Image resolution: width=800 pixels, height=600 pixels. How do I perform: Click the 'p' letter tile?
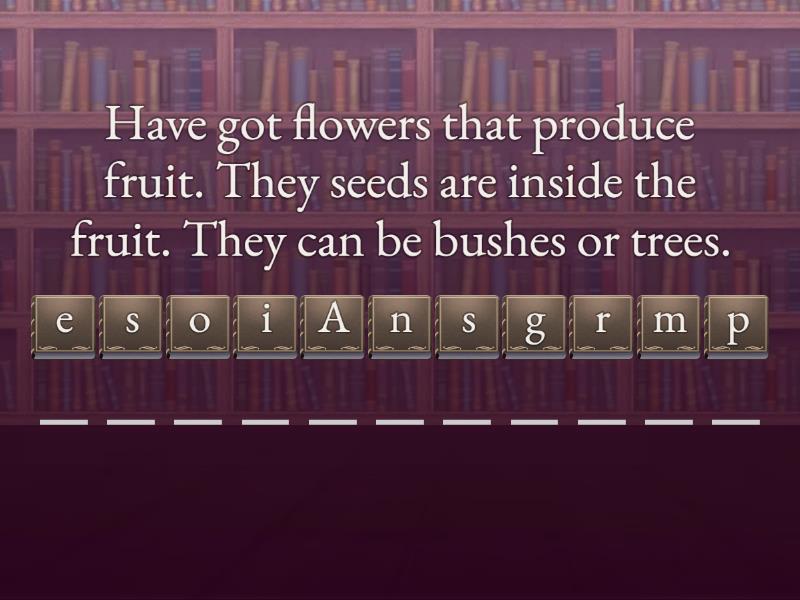pos(736,326)
